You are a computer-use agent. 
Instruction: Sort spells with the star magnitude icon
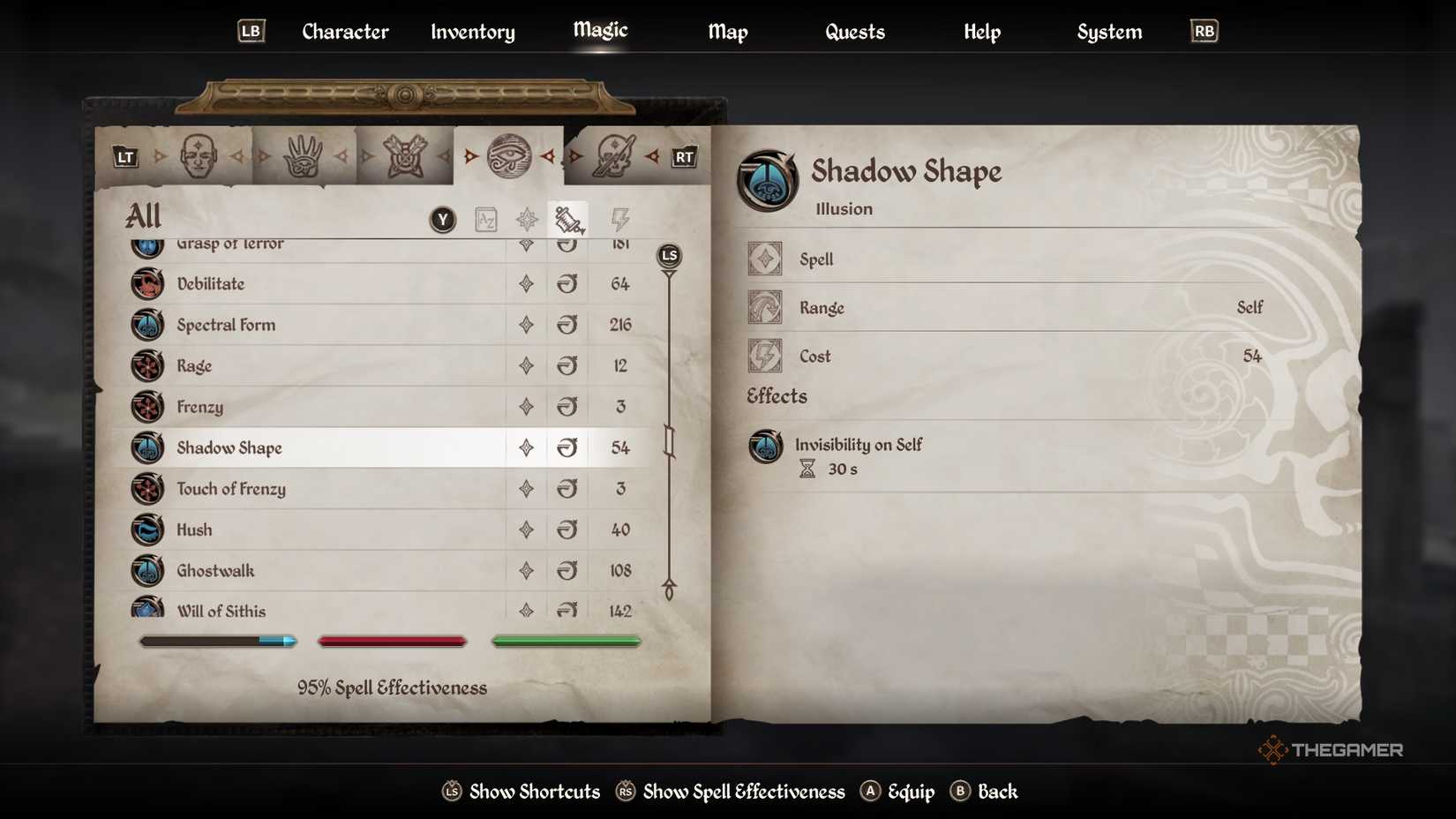click(x=527, y=219)
